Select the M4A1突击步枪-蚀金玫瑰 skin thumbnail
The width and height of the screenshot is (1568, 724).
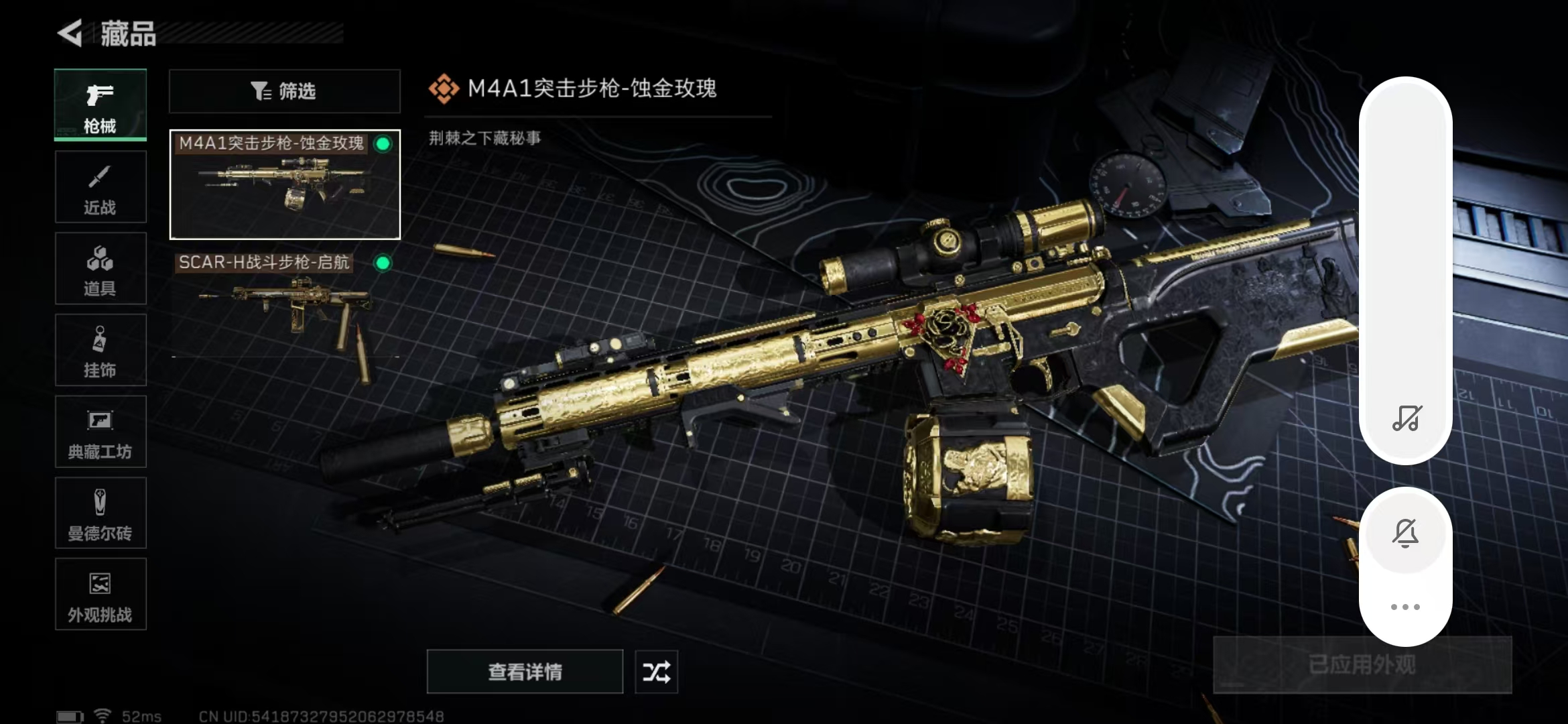click(x=285, y=185)
